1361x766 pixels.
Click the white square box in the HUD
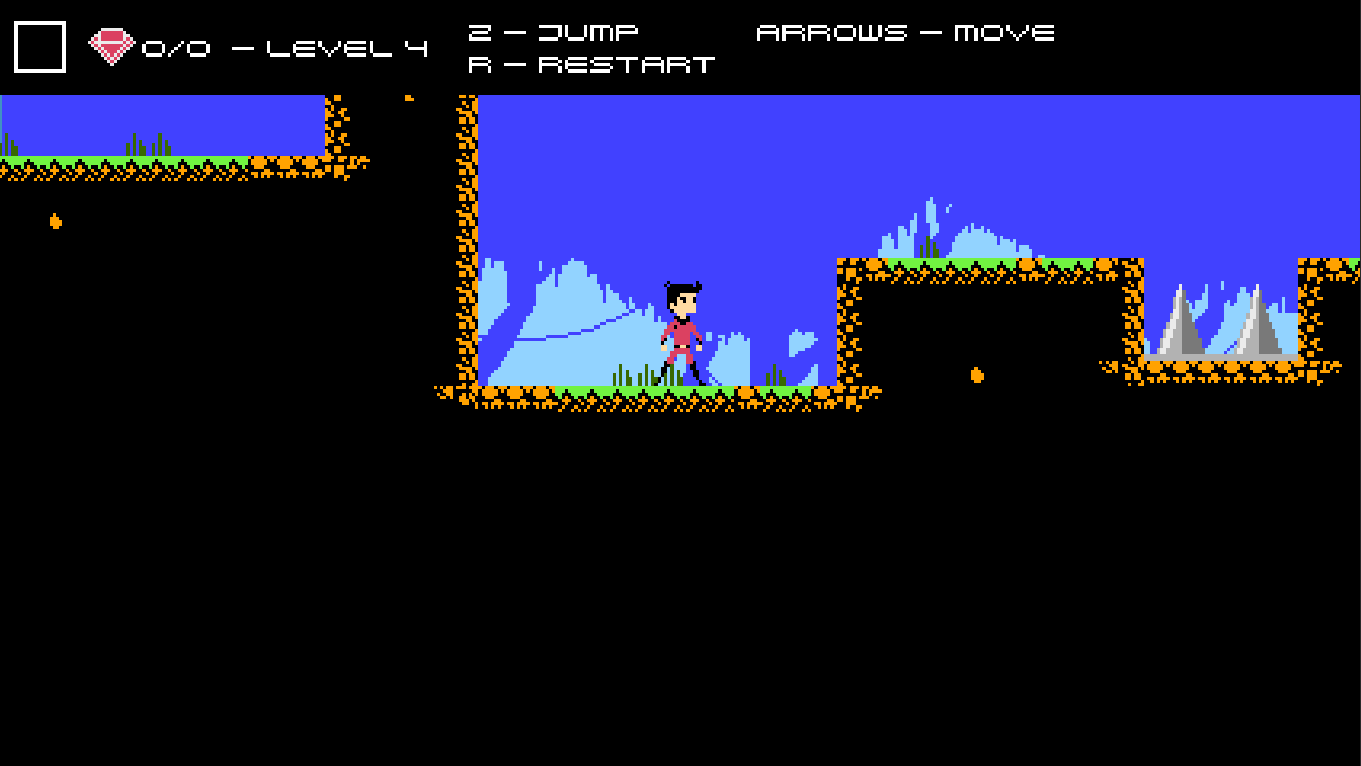click(x=38, y=45)
